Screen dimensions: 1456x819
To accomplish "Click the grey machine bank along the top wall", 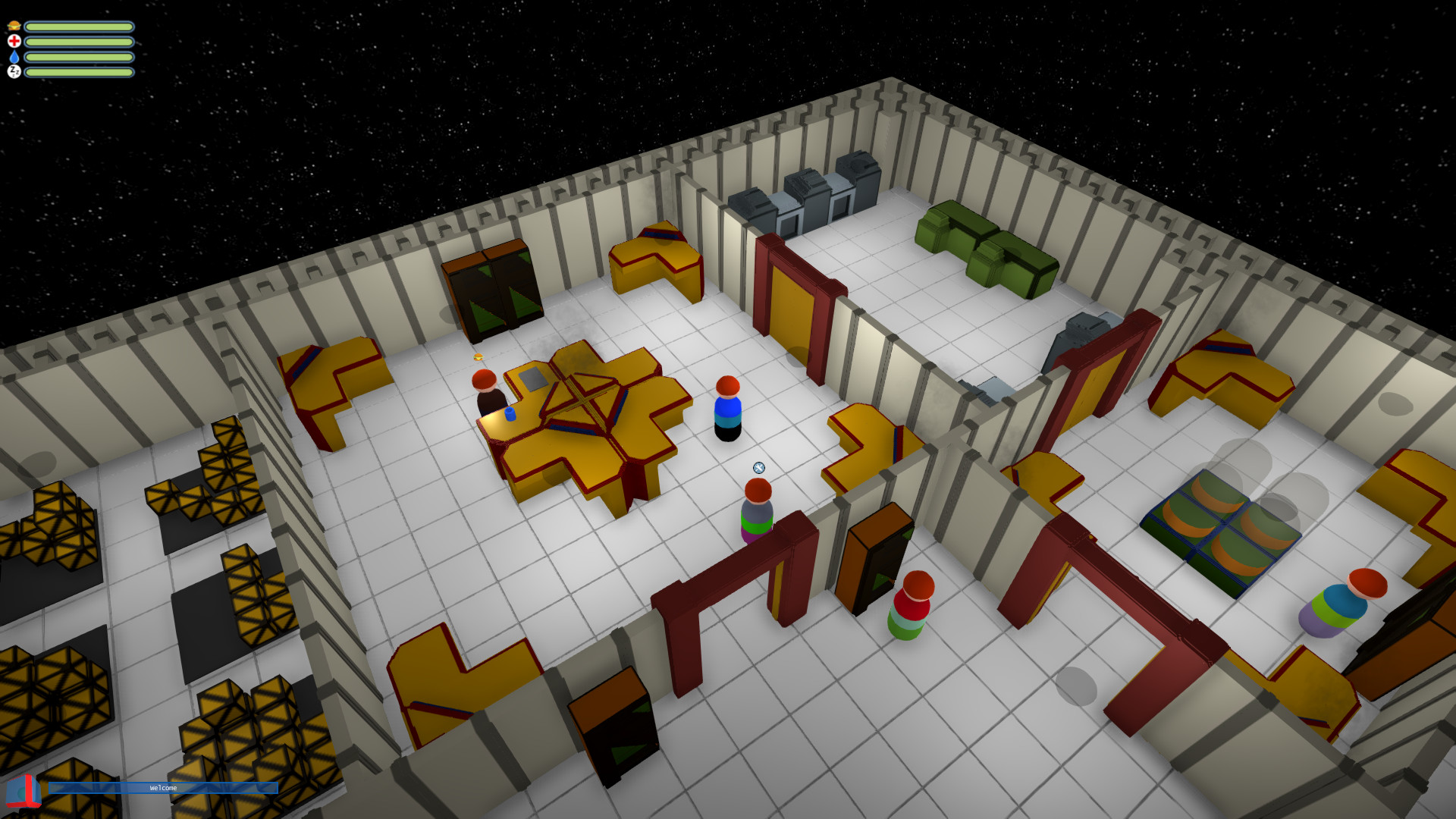I will point(804,190).
